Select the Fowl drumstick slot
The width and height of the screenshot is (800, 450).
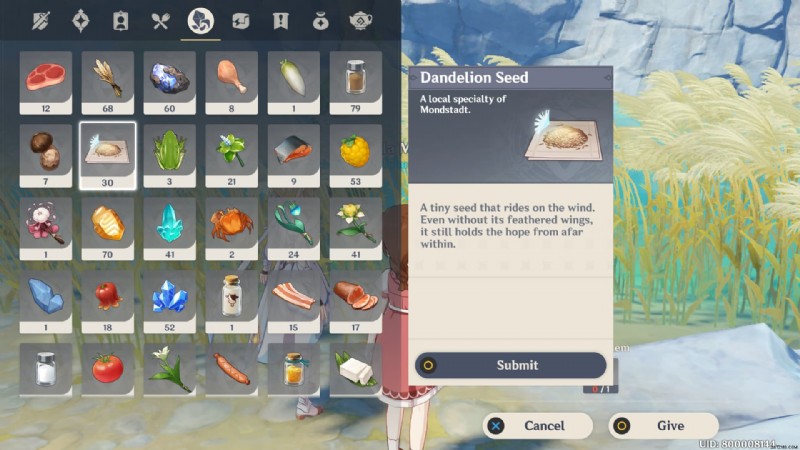click(x=231, y=77)
